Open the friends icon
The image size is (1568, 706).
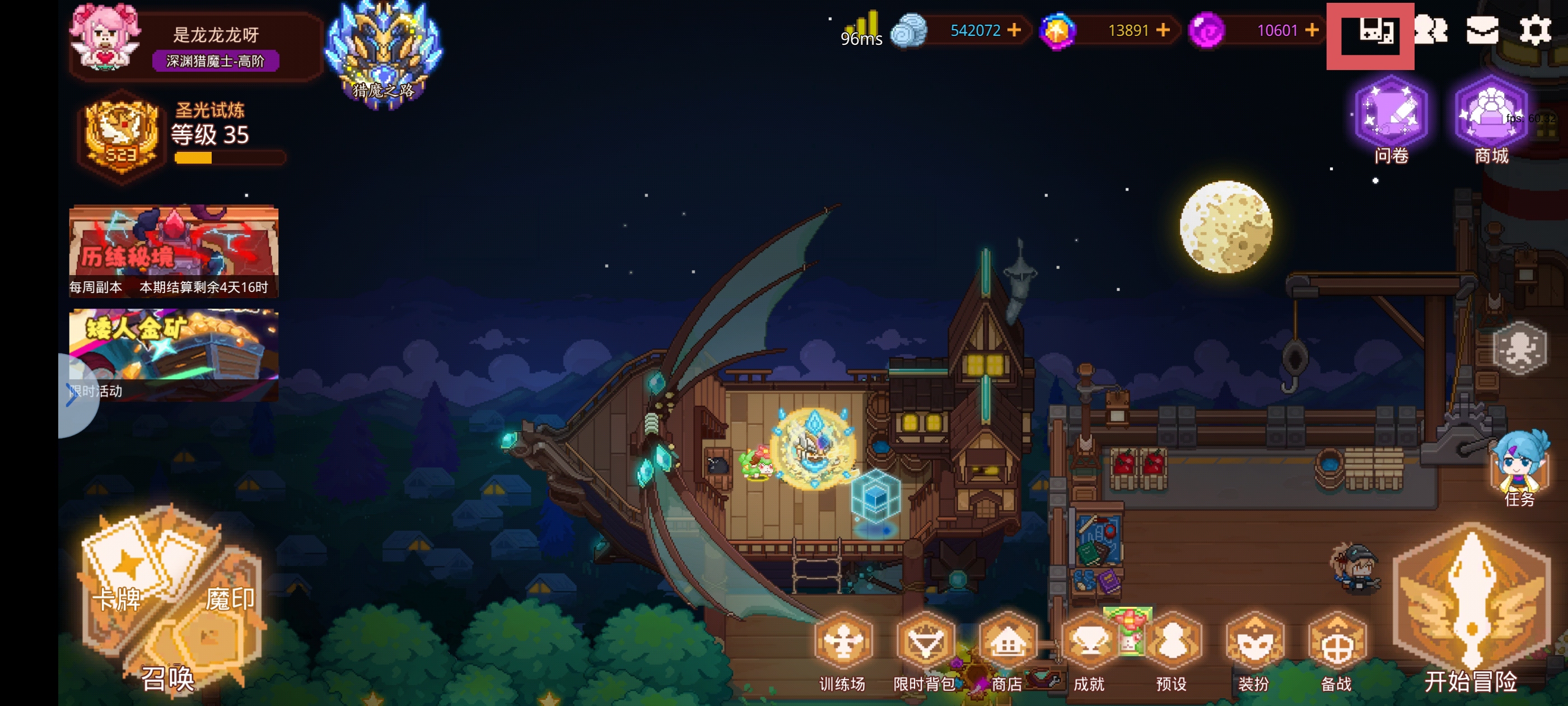pyautogui.click(x=1430, y=30)
